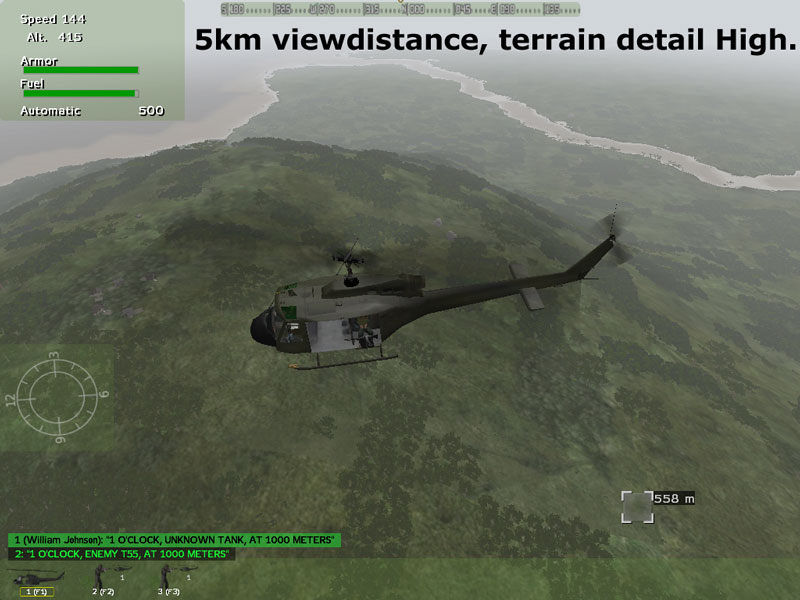This screenshot has width=800, height=600.
Task: Click the heading compass strip
Action: (400, 9)
